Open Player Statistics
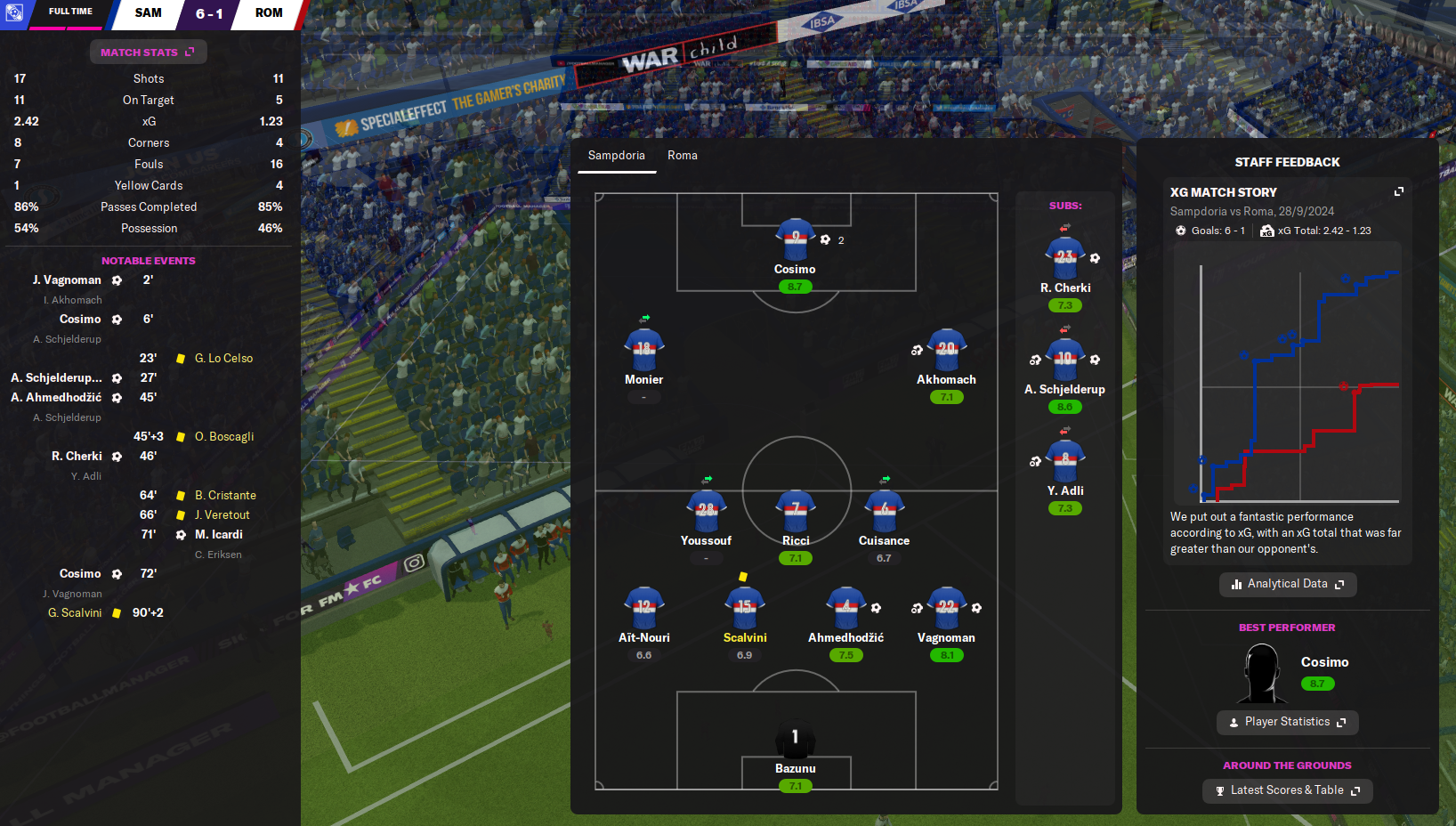Image resolution: width=1456 pixels, height=826 pixels. tap(1287, 722)
